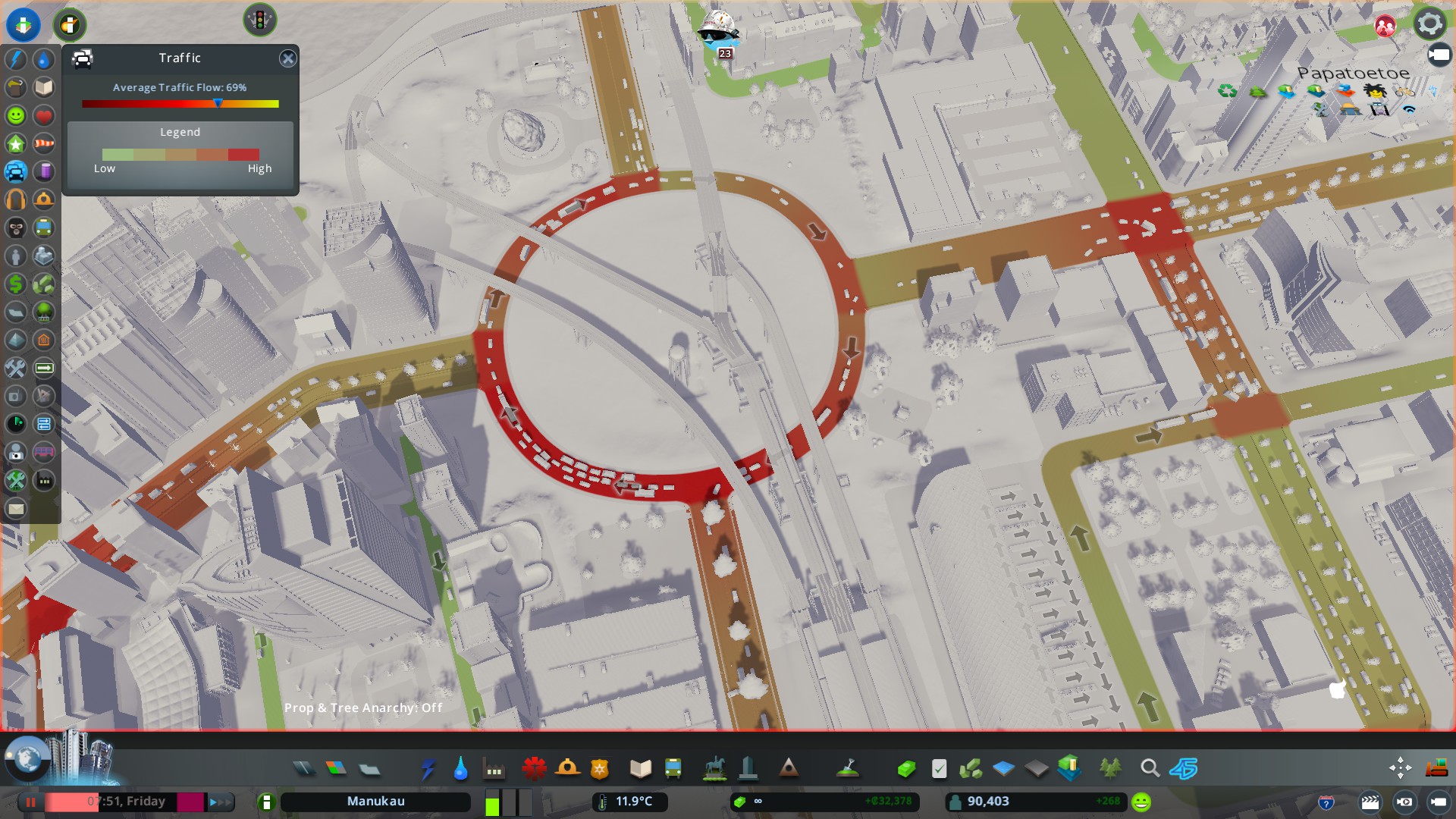Close the Traffic info panel
This screenshot has width=1456, height=819.
(x=287, y=58)
